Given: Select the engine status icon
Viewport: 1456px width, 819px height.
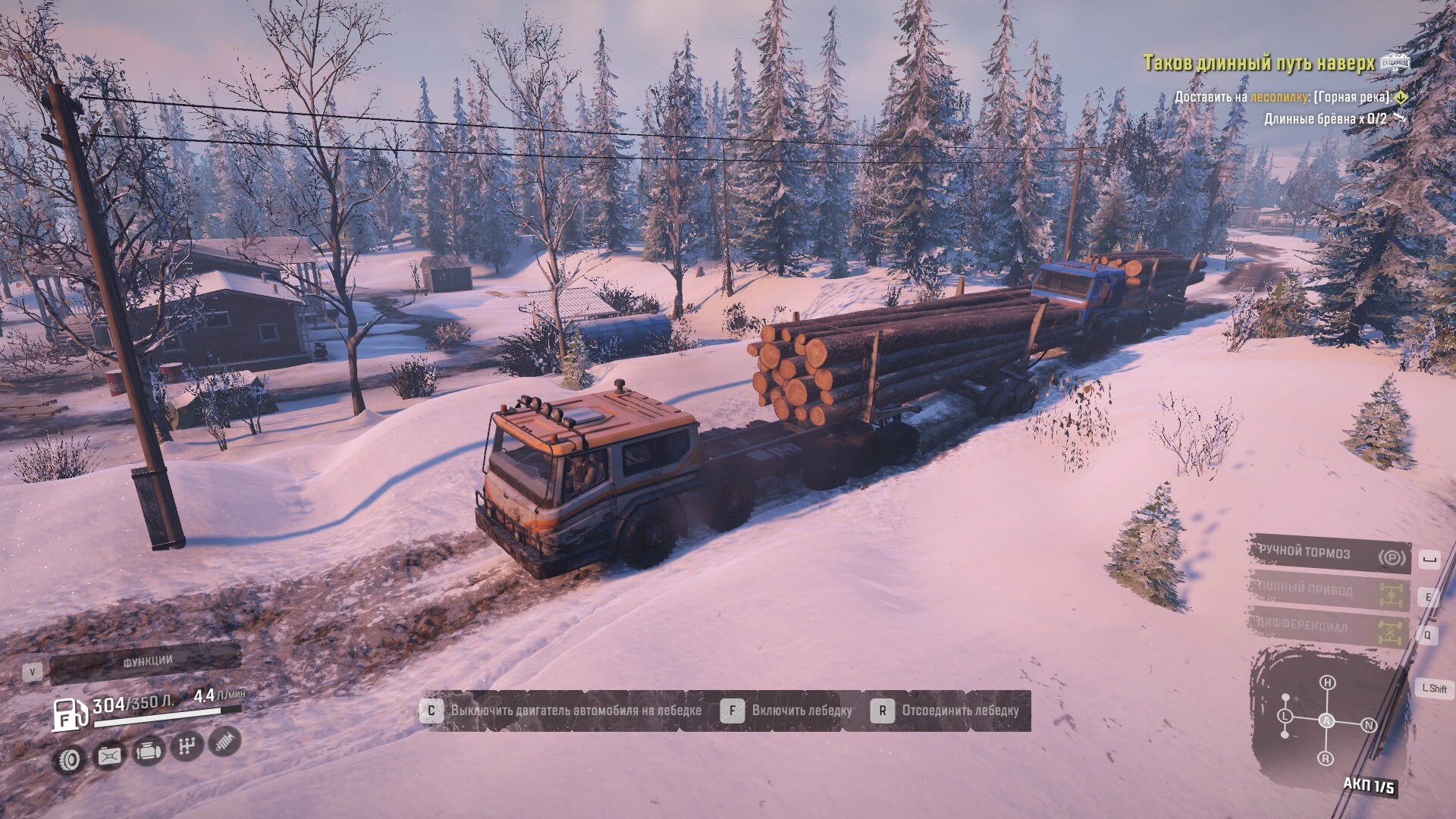Looking at the screenshot, I should [149, 751].
